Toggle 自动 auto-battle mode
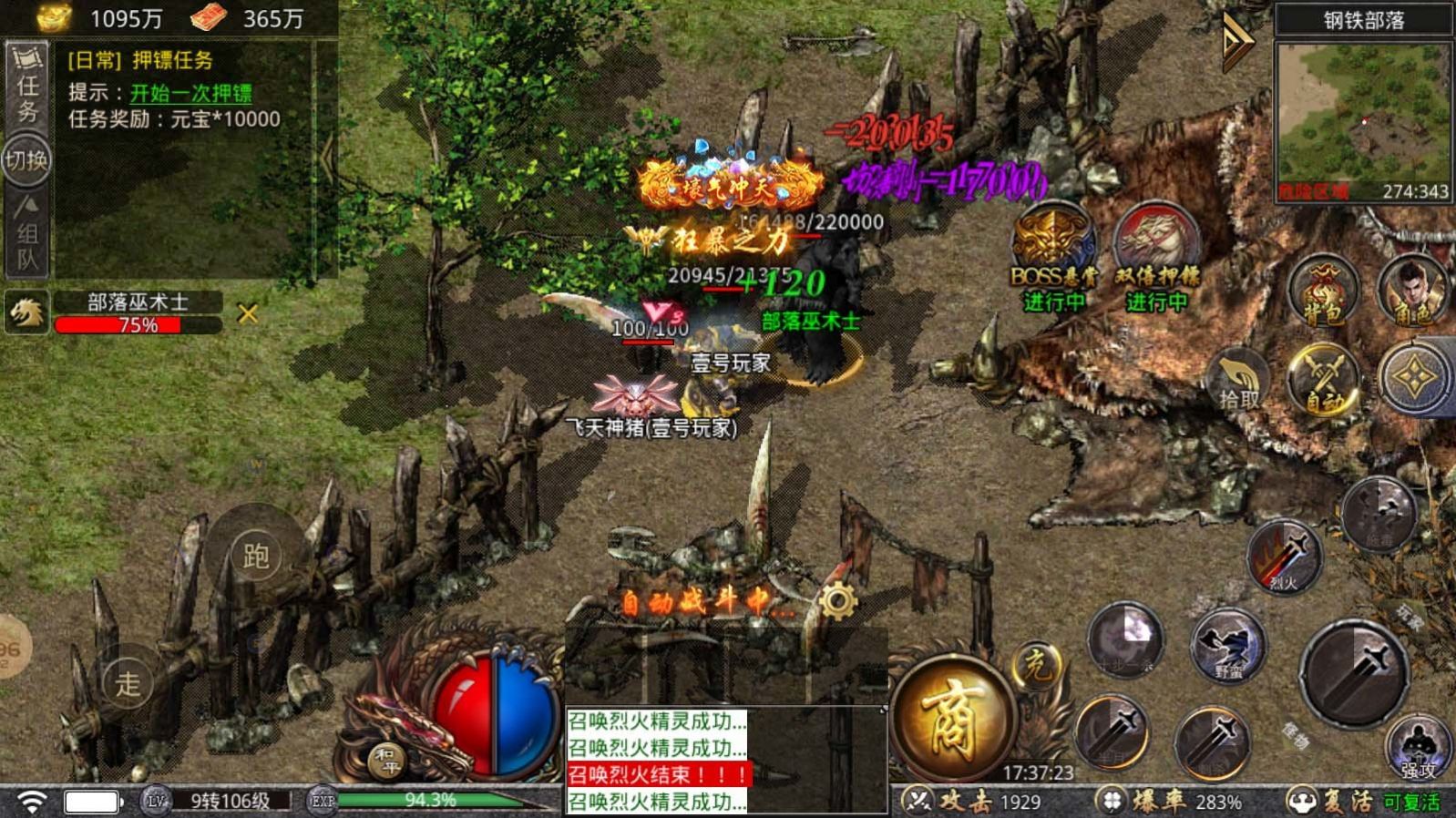The height and width of the screenshot is (818, 1456). click(x=1324, y=379)
